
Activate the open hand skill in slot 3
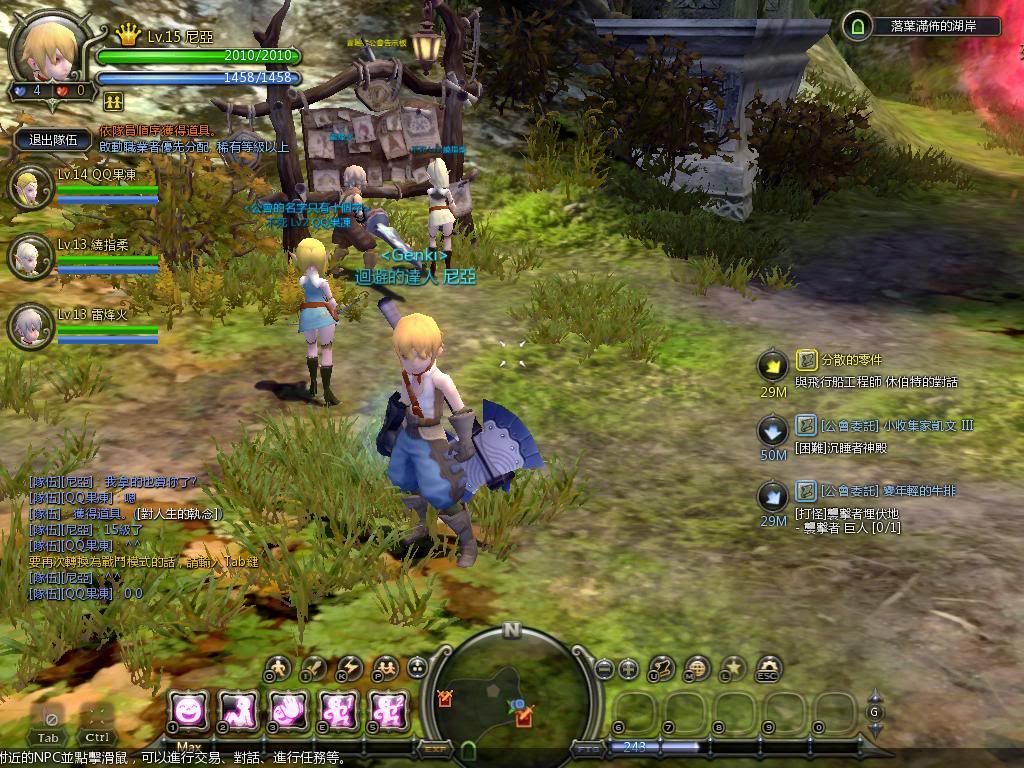tap(287, 710)
